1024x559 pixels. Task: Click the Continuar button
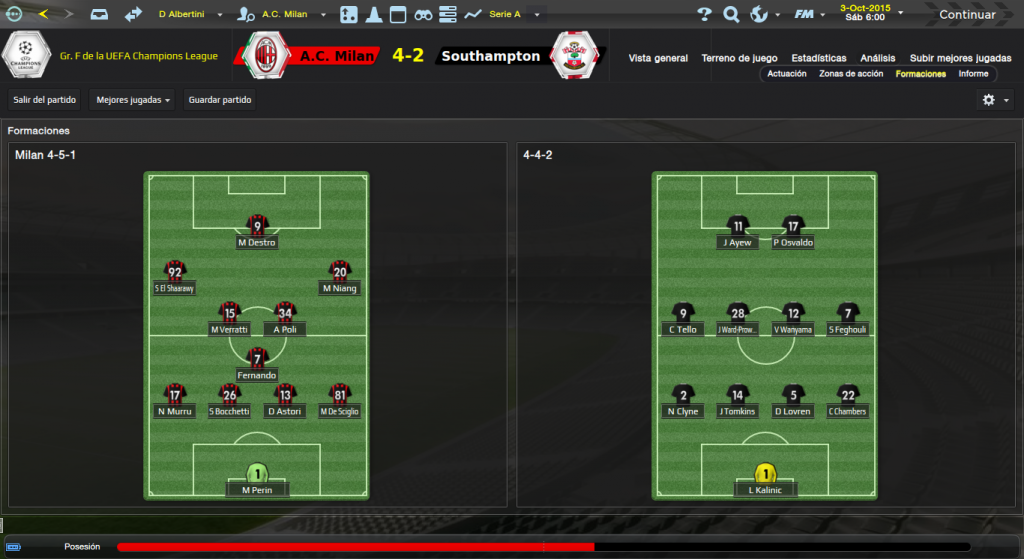pyautogui.click(x=966, y=15)
